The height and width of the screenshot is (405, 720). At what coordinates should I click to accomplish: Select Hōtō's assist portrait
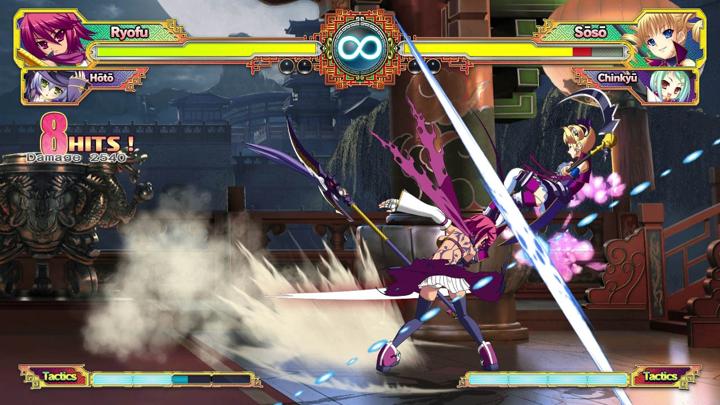(x=44, y=84)
